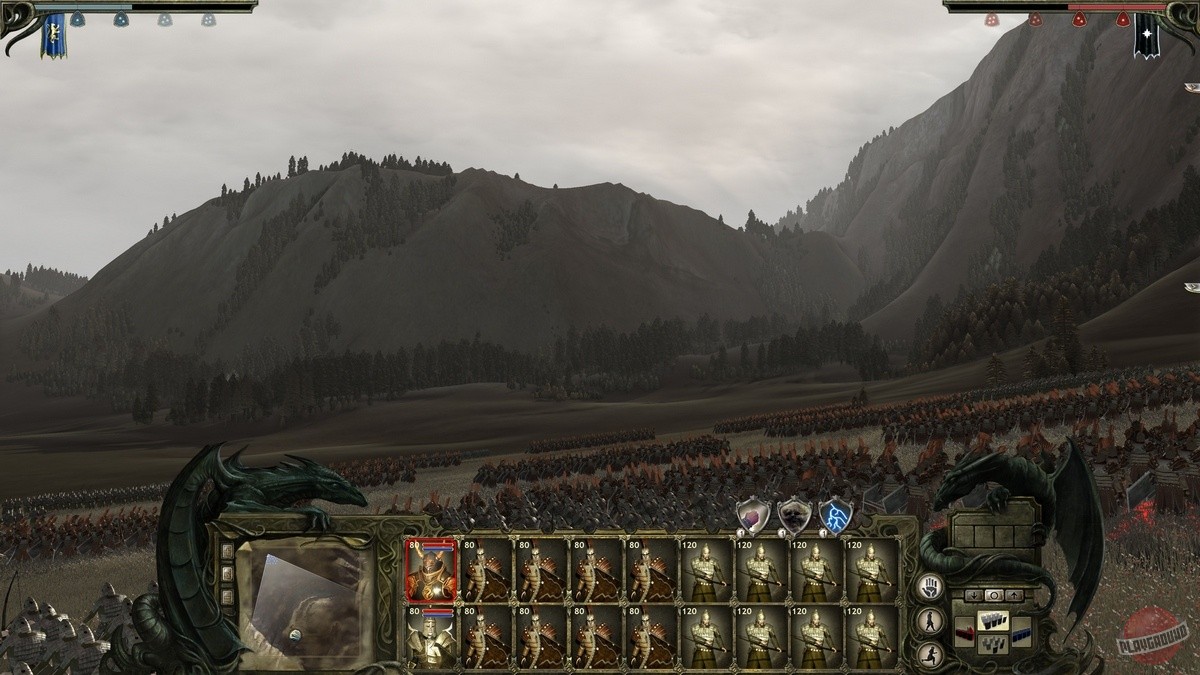Image resolution: width=1200 pixels, height=675 pixels.
Task: Set units to run mode
Action: click(930, 655)
